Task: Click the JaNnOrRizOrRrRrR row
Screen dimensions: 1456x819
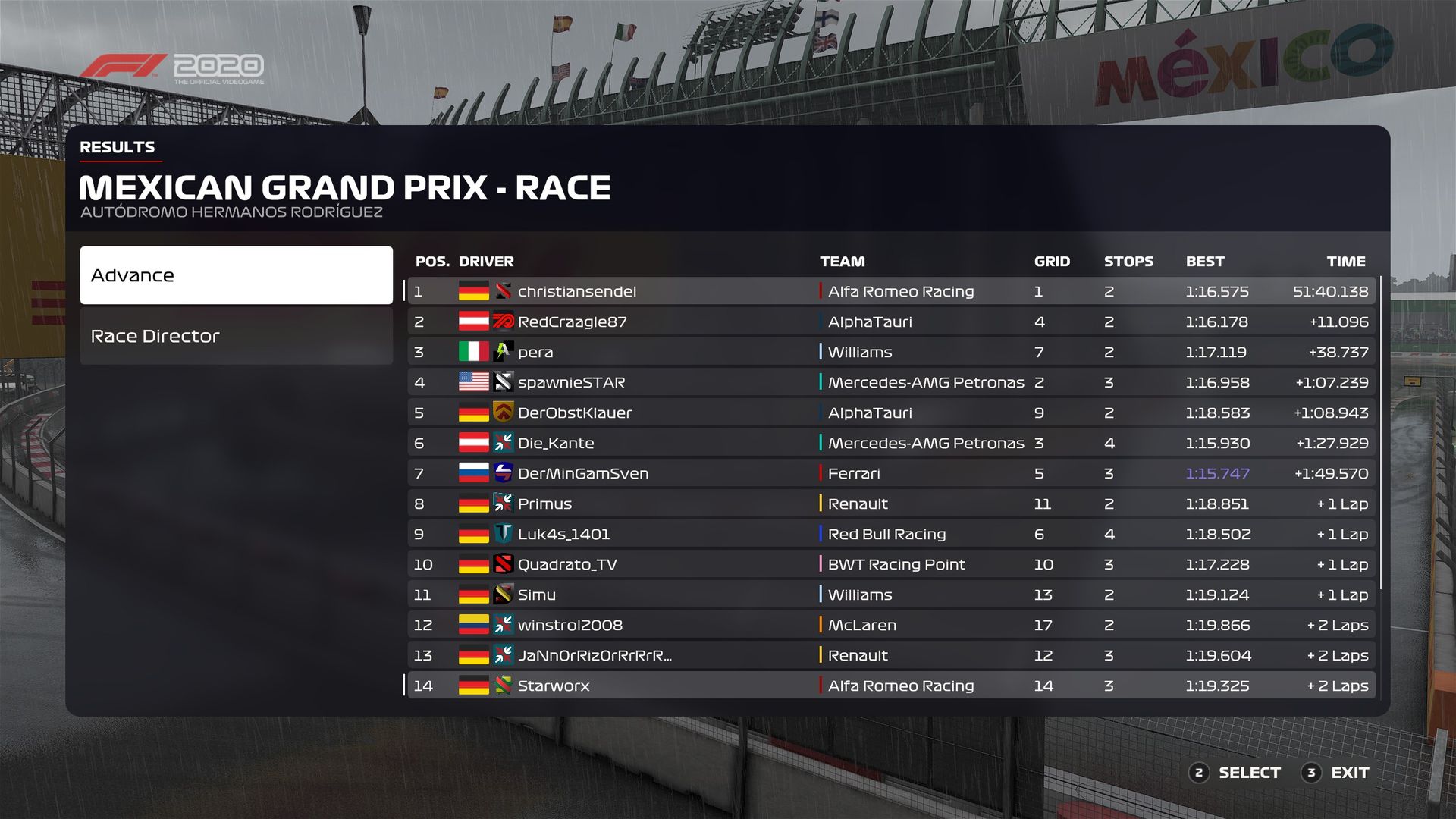Action: (x=891, y=655)
